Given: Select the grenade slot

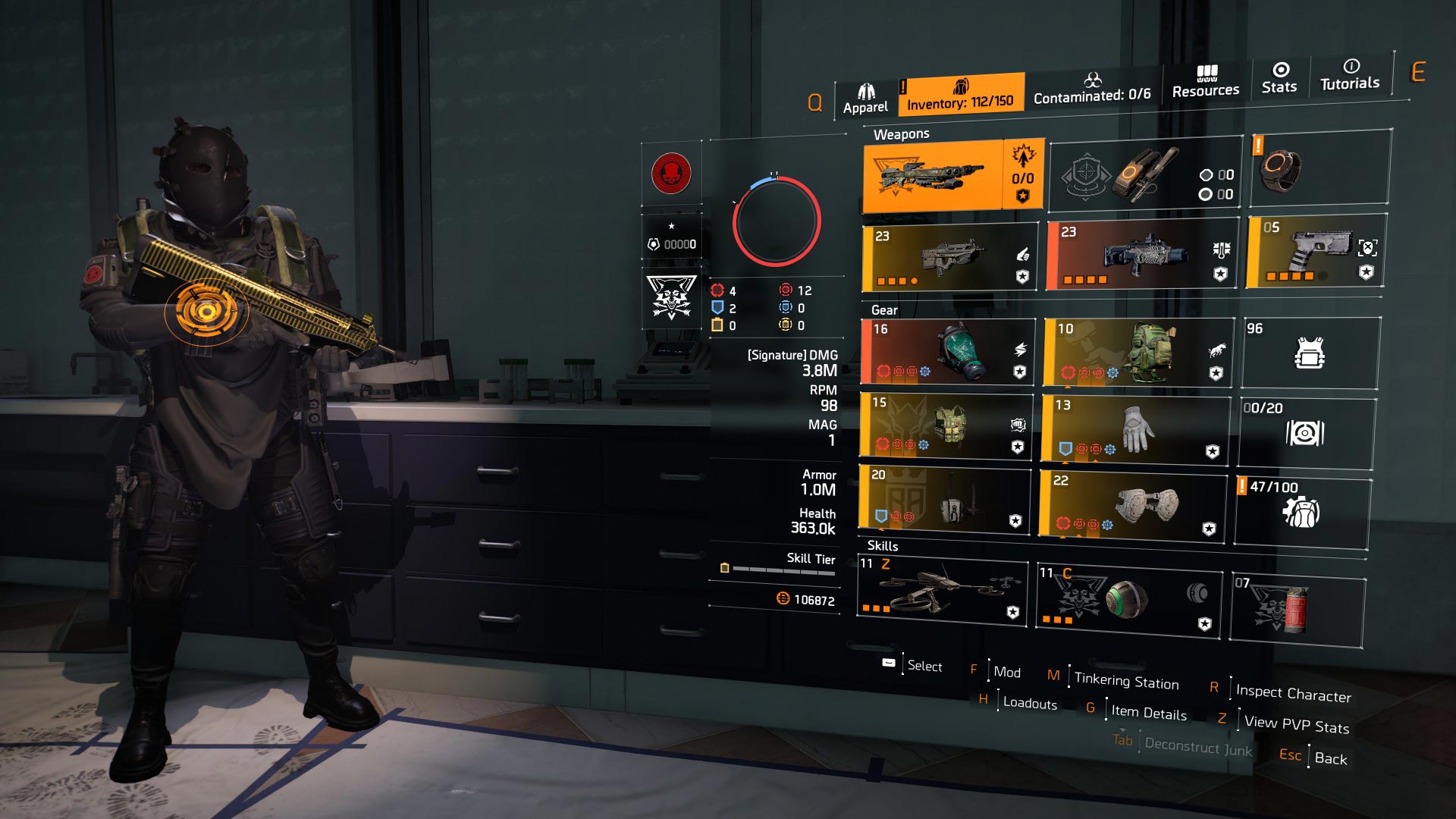Looking at the screenshot, I should coord(1297,610).
